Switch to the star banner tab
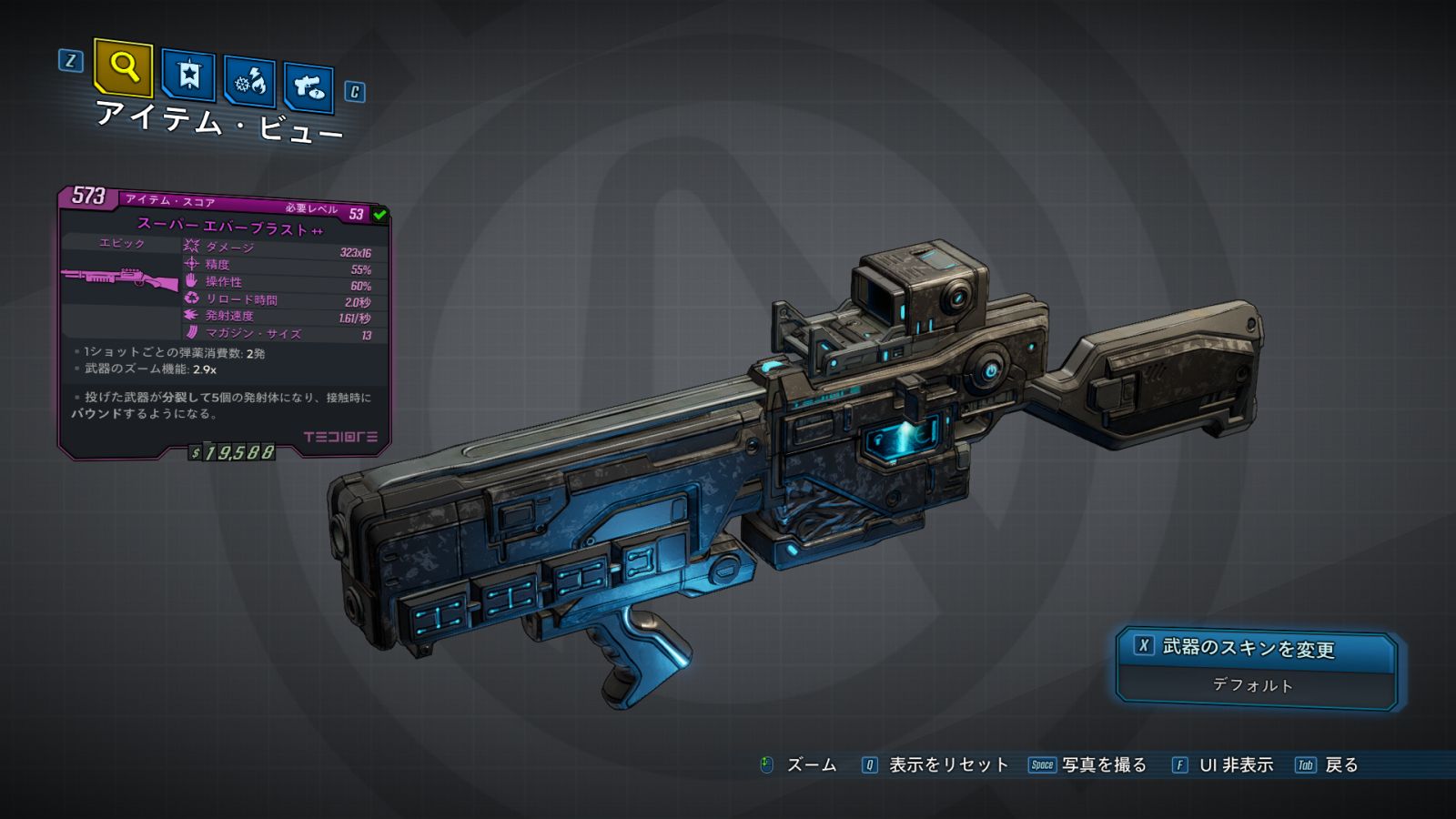This screenshot has width=1456, height=819. (188, 75)
